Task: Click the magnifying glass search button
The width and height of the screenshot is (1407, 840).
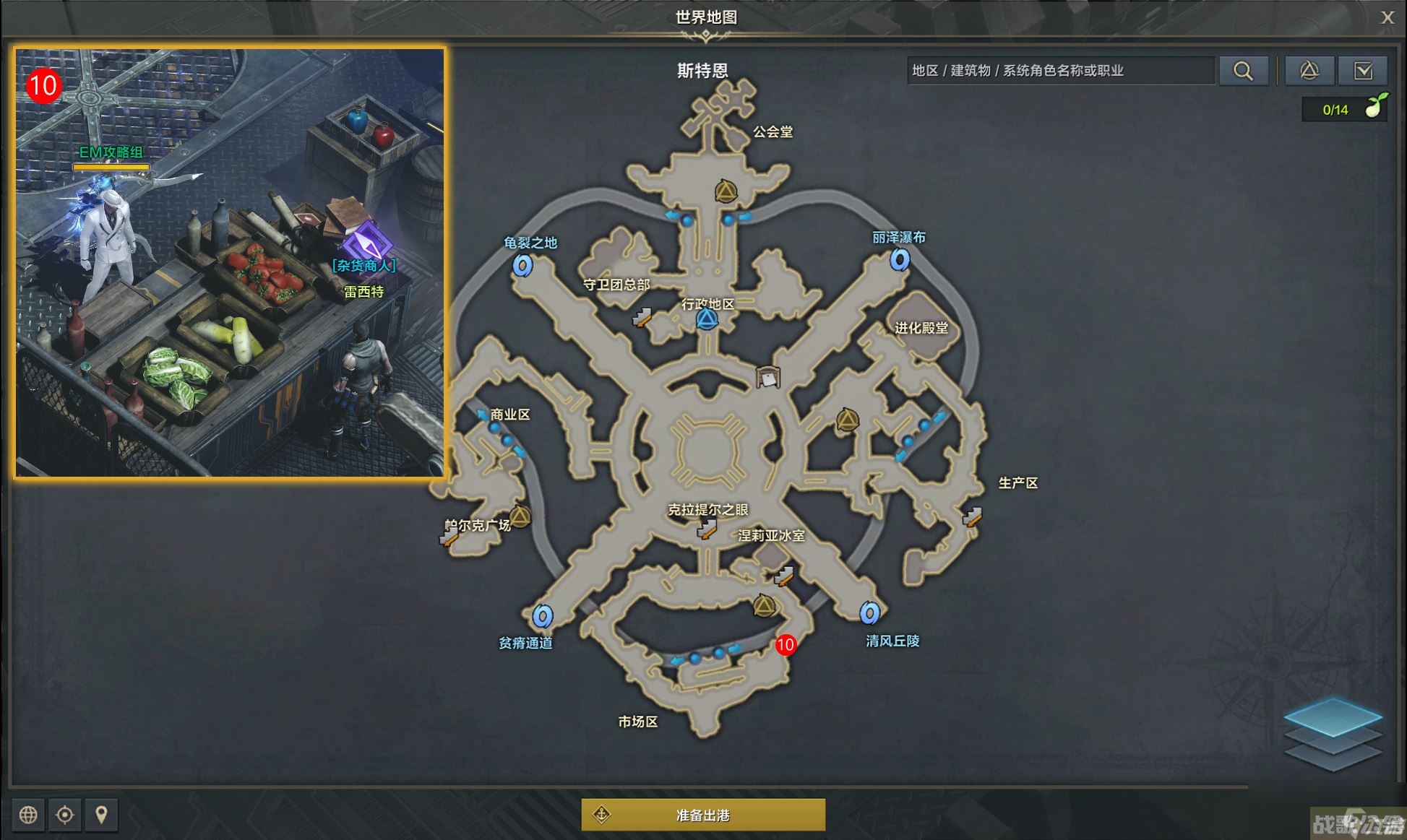Action: [x=1243, y=71]
